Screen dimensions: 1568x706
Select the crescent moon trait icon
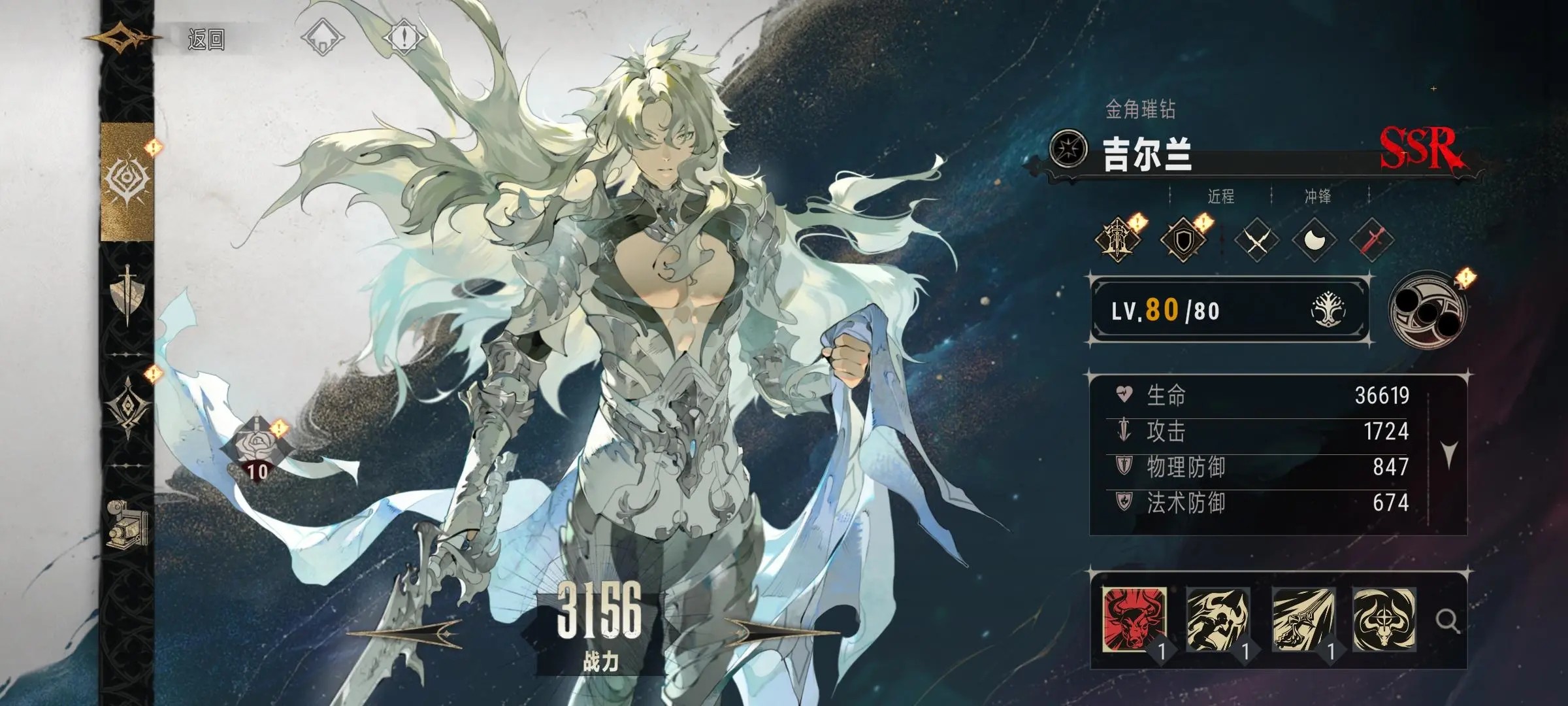[x=1313, y=241]
